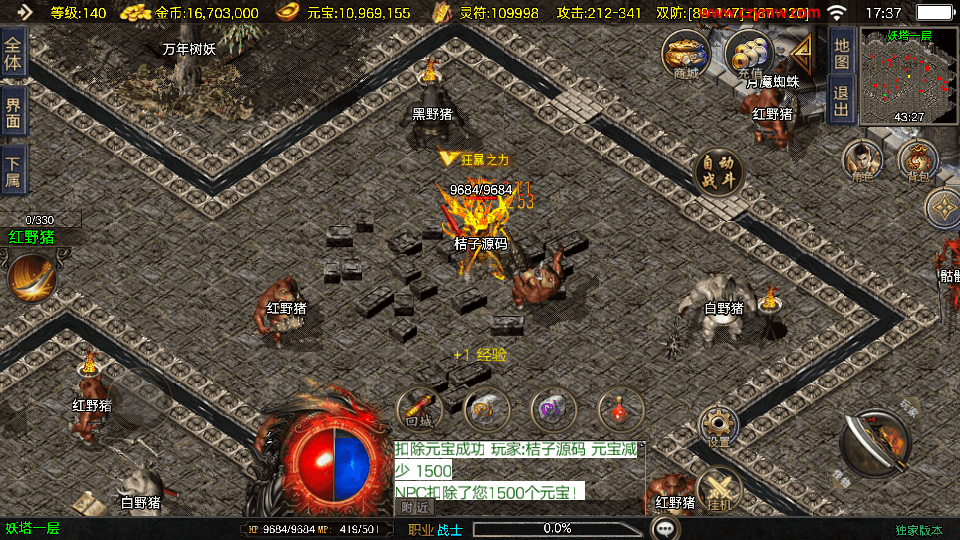This screenshot has width=960, height=540.
Task: Open the 角色 character sheet
Action: 860,160
